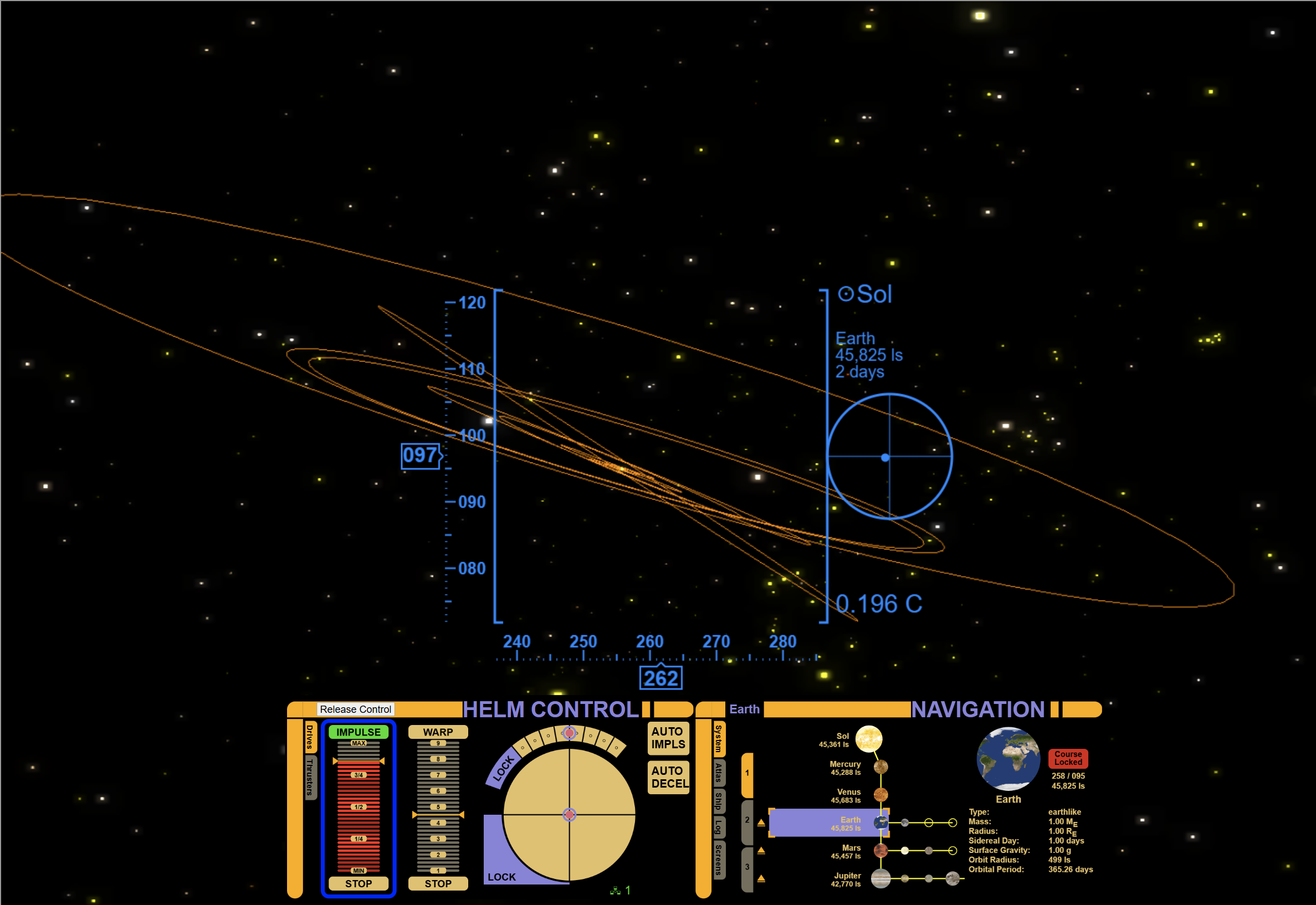Expand the Mars orbit group triangle
This screenshot has width=1316, height=905.
click(762, 851)
